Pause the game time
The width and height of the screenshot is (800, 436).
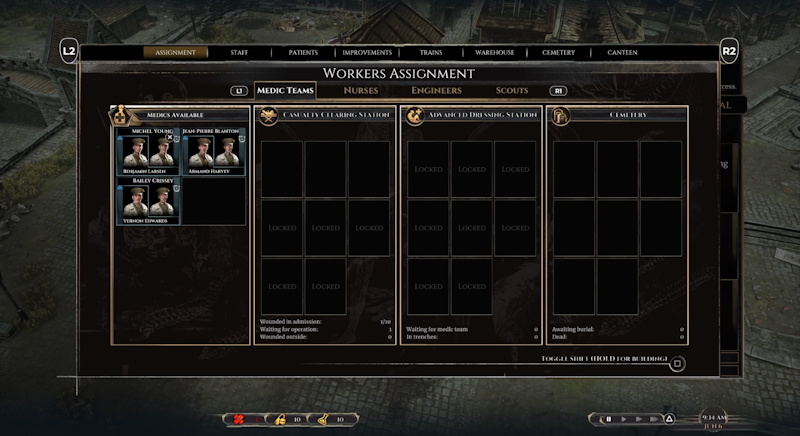[607, 419]
